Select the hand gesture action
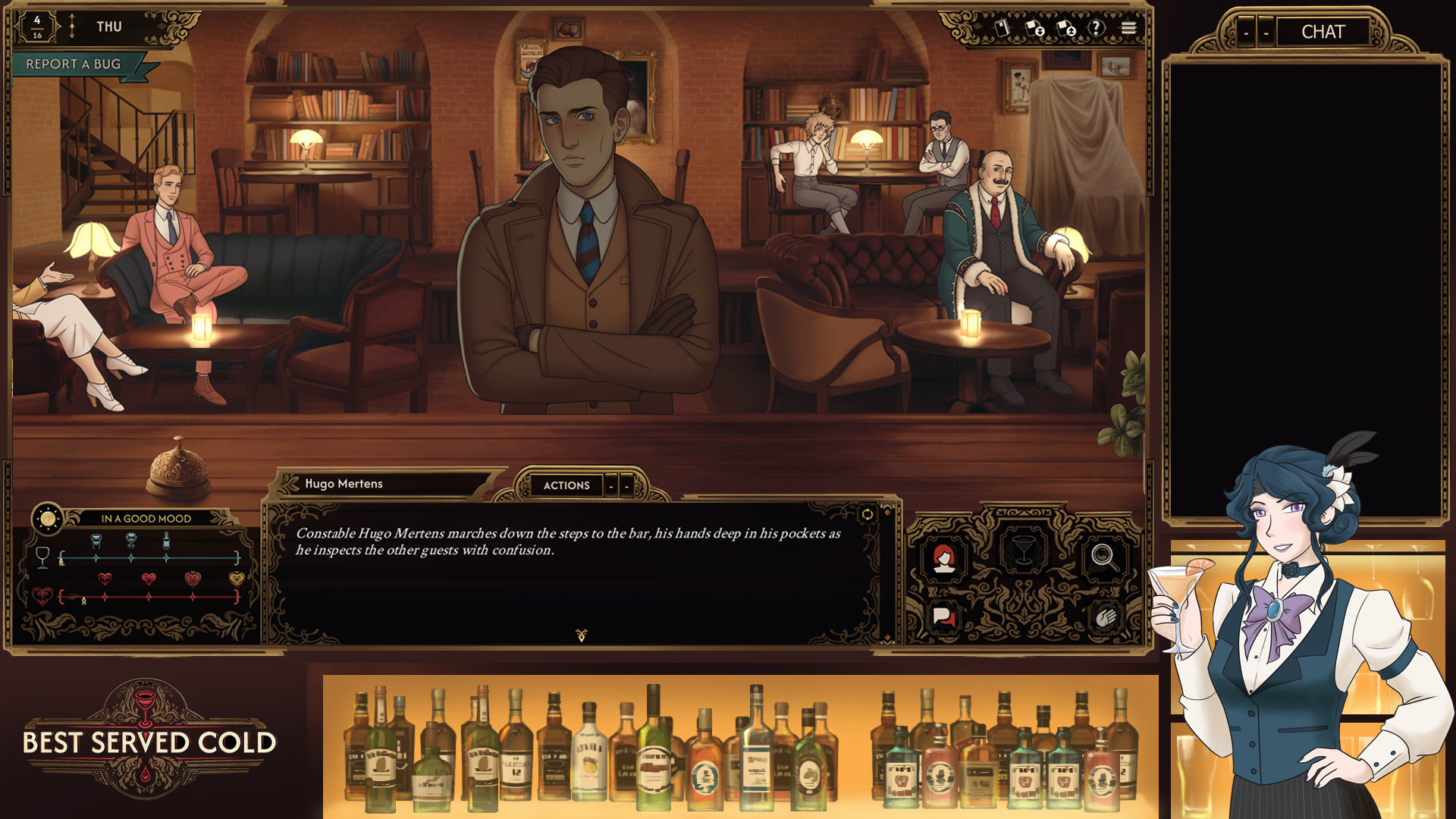Image resolution: width=1456 pixels, height=819 pixels. pyautogui.click(x=1104, y=618)
